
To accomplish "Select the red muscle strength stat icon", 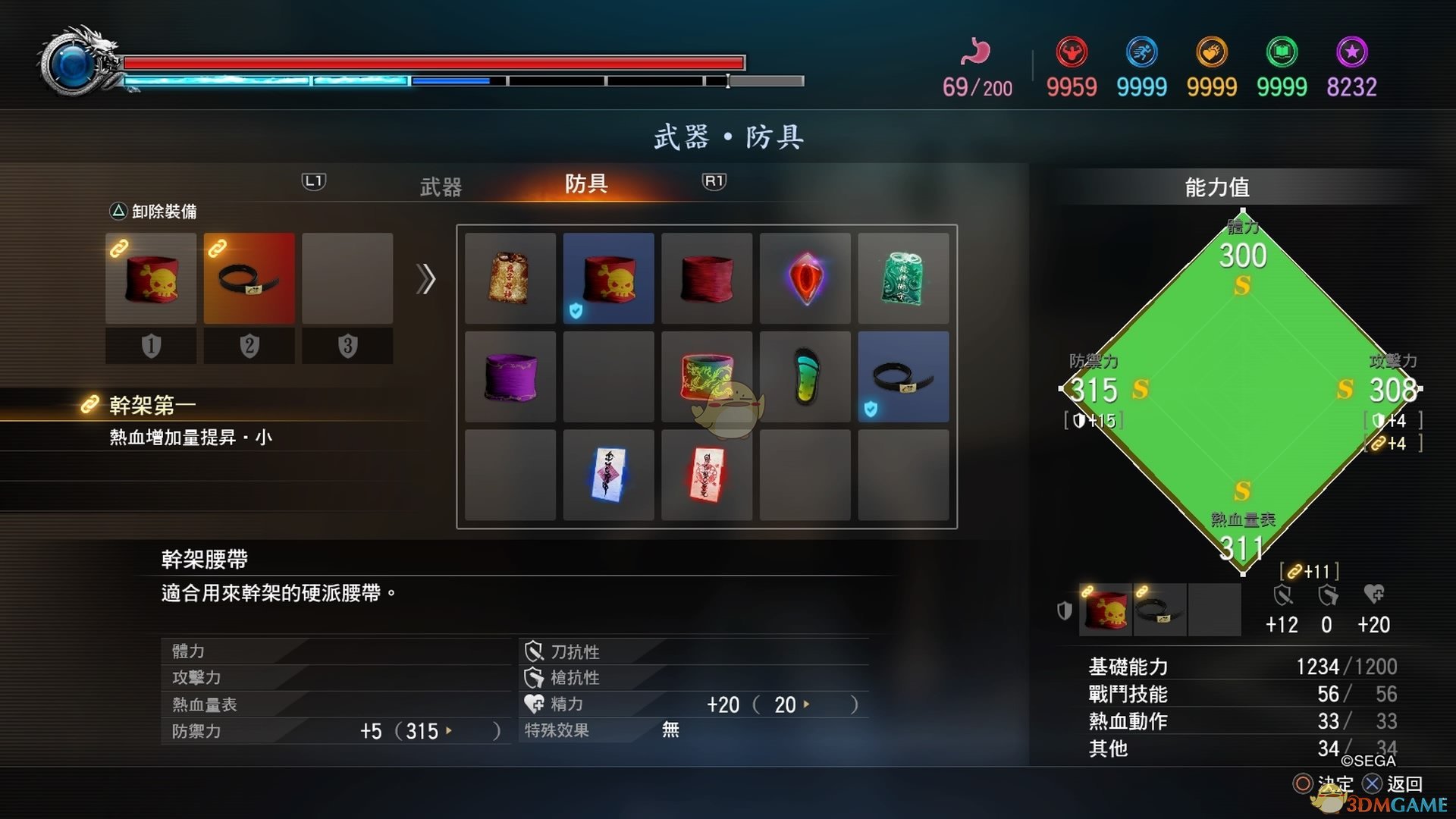I will click(1072, 52).
